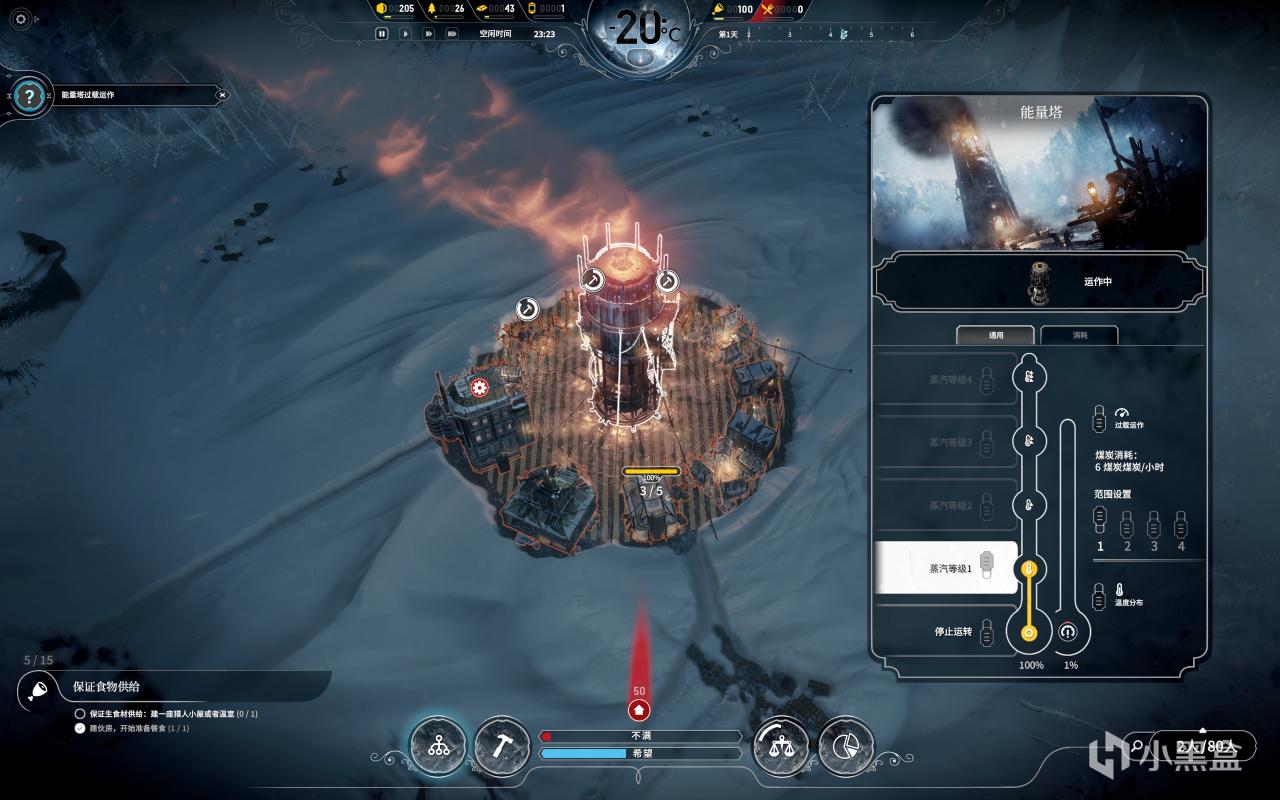Set generator range to level 3
This screenshot has height=800, width=1280.
1154,524
